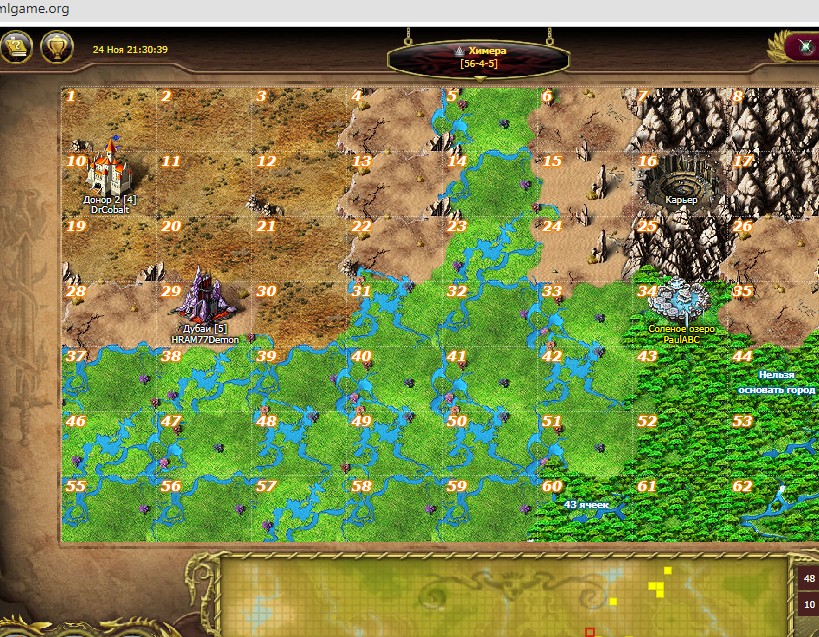
Task: Click the minimap coordinate box showing 10
Action: 808,604
